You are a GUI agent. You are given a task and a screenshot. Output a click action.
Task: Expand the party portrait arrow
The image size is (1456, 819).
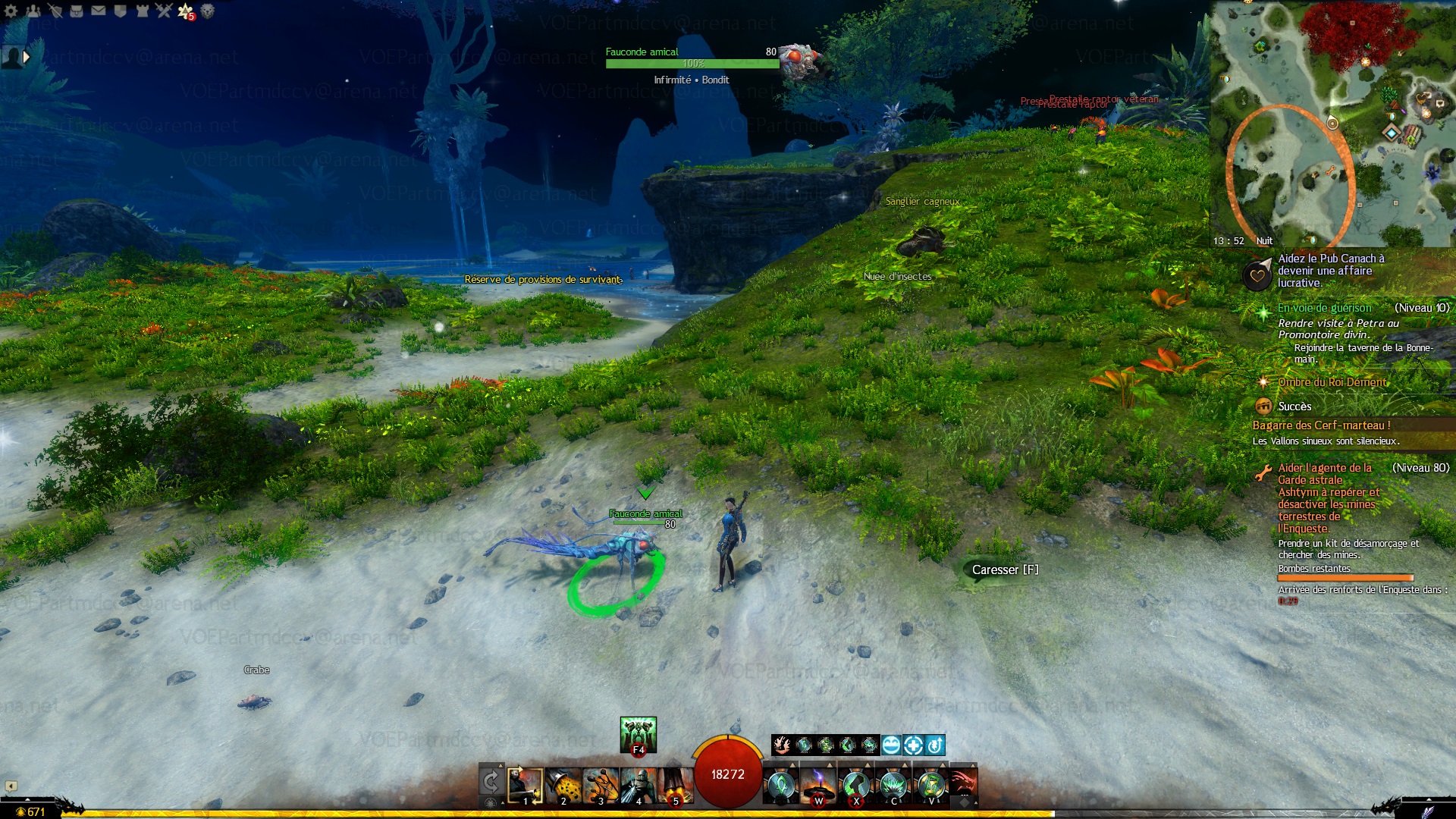click(27, 57)
